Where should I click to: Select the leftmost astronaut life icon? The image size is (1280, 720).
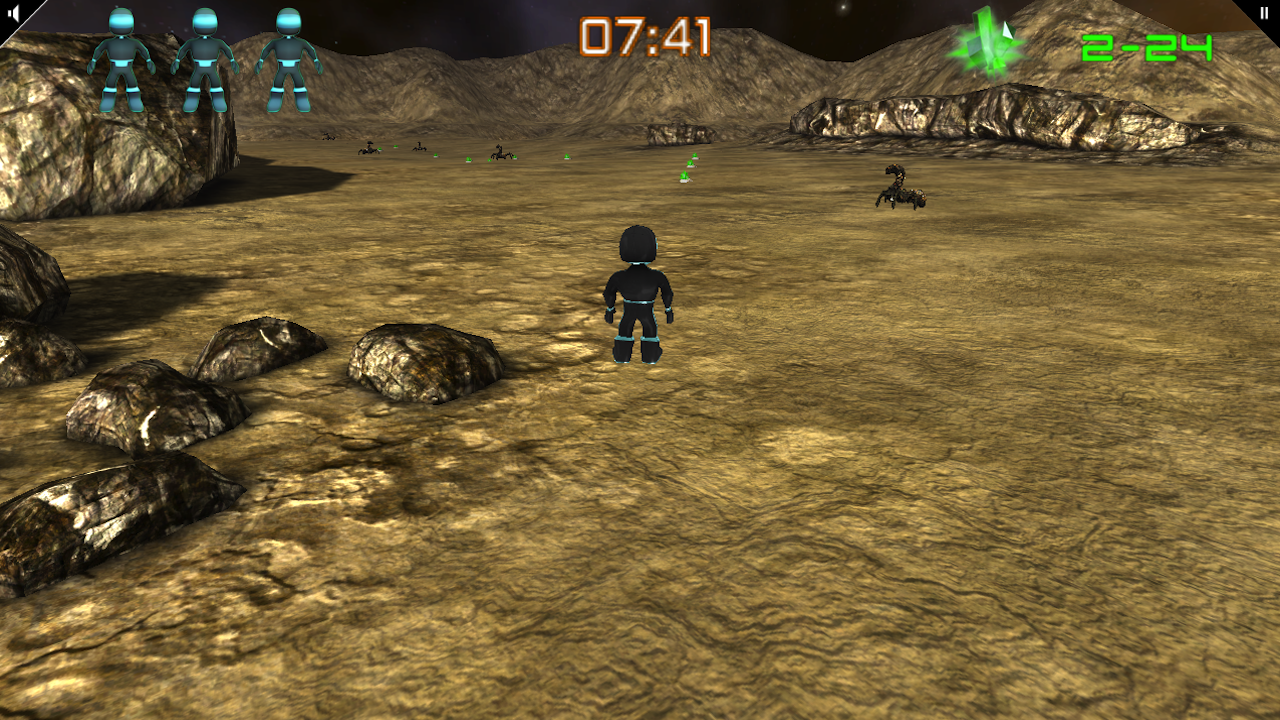pos(122,55)
